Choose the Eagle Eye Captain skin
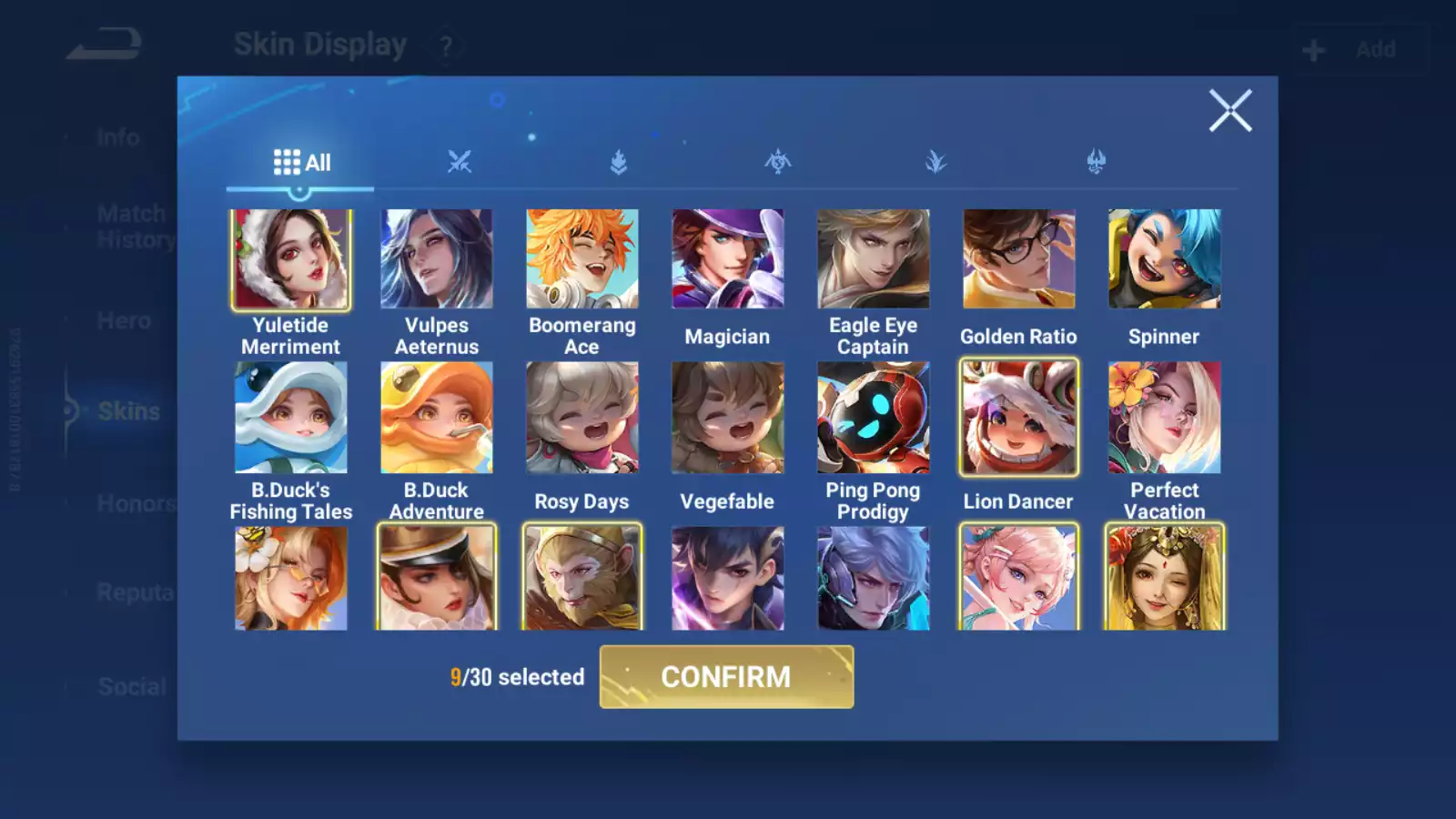Image resolution: width=1456 pixels, height=819 pixels. pyautogui.click(x=873, y=259)
